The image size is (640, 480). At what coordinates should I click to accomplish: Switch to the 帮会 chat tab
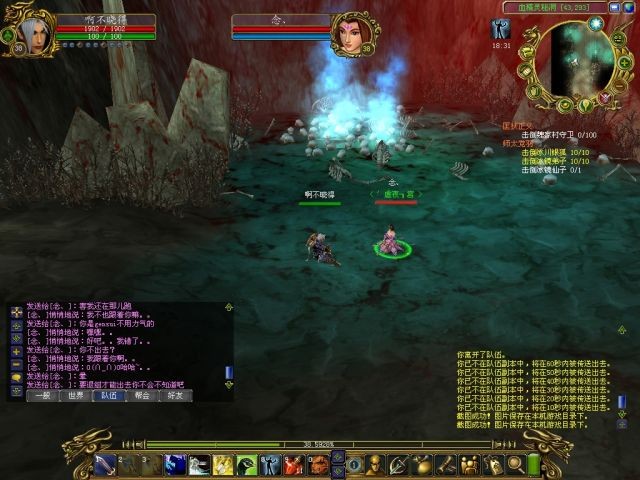(x=141, y=395)
